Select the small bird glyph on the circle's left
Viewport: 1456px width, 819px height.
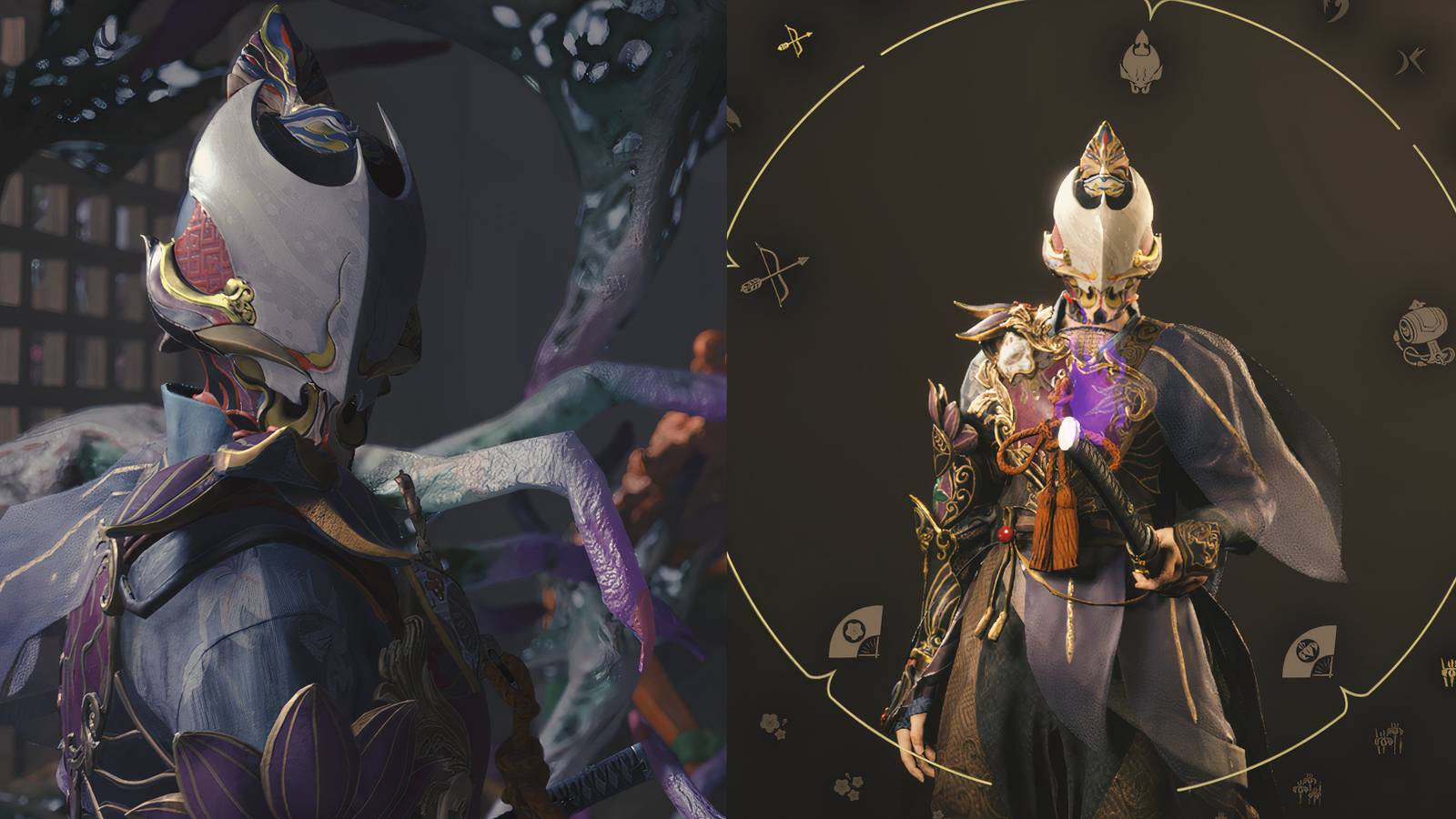(x=734, y=116)
